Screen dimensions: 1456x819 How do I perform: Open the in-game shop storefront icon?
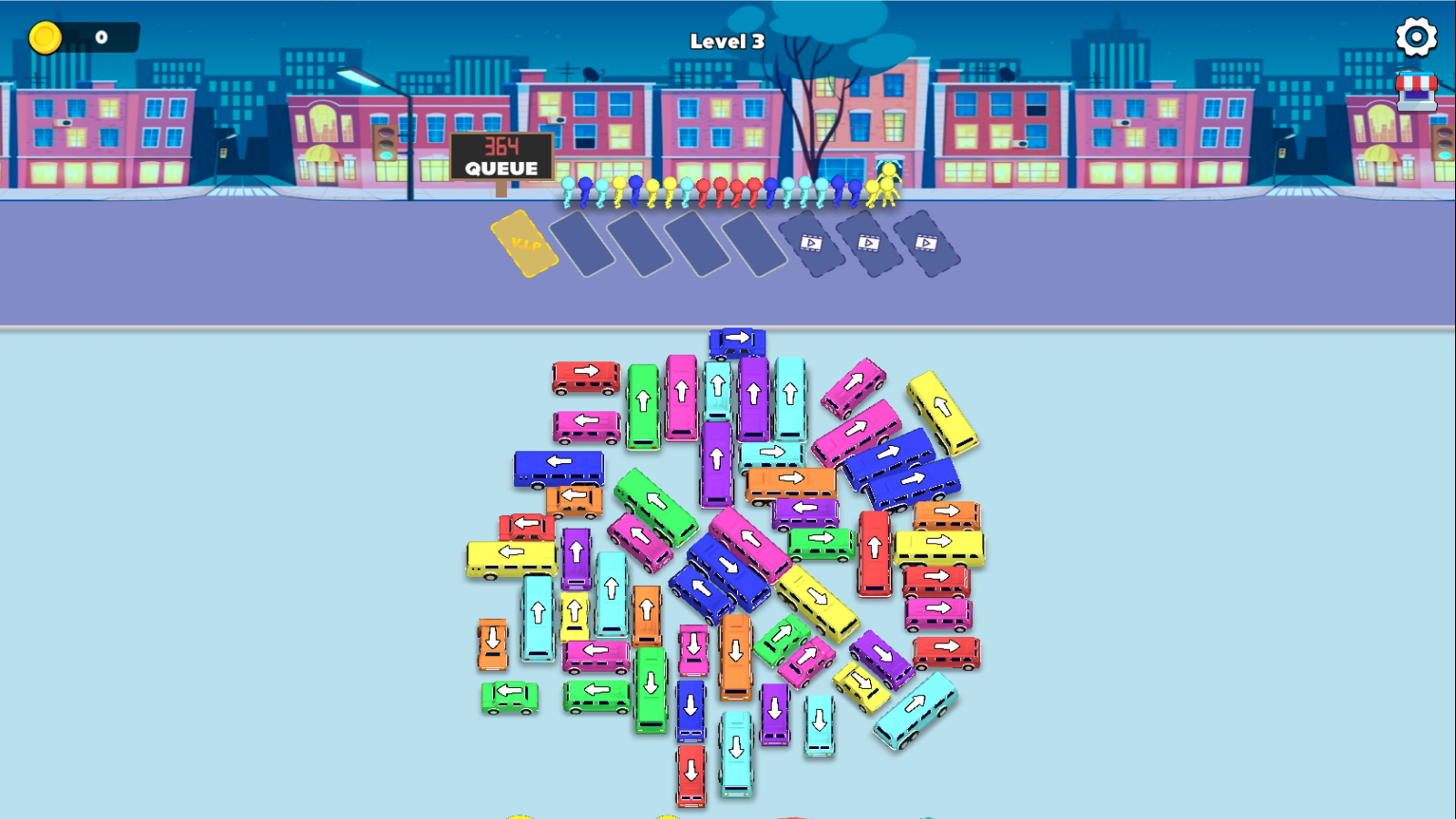[1416, 91]
